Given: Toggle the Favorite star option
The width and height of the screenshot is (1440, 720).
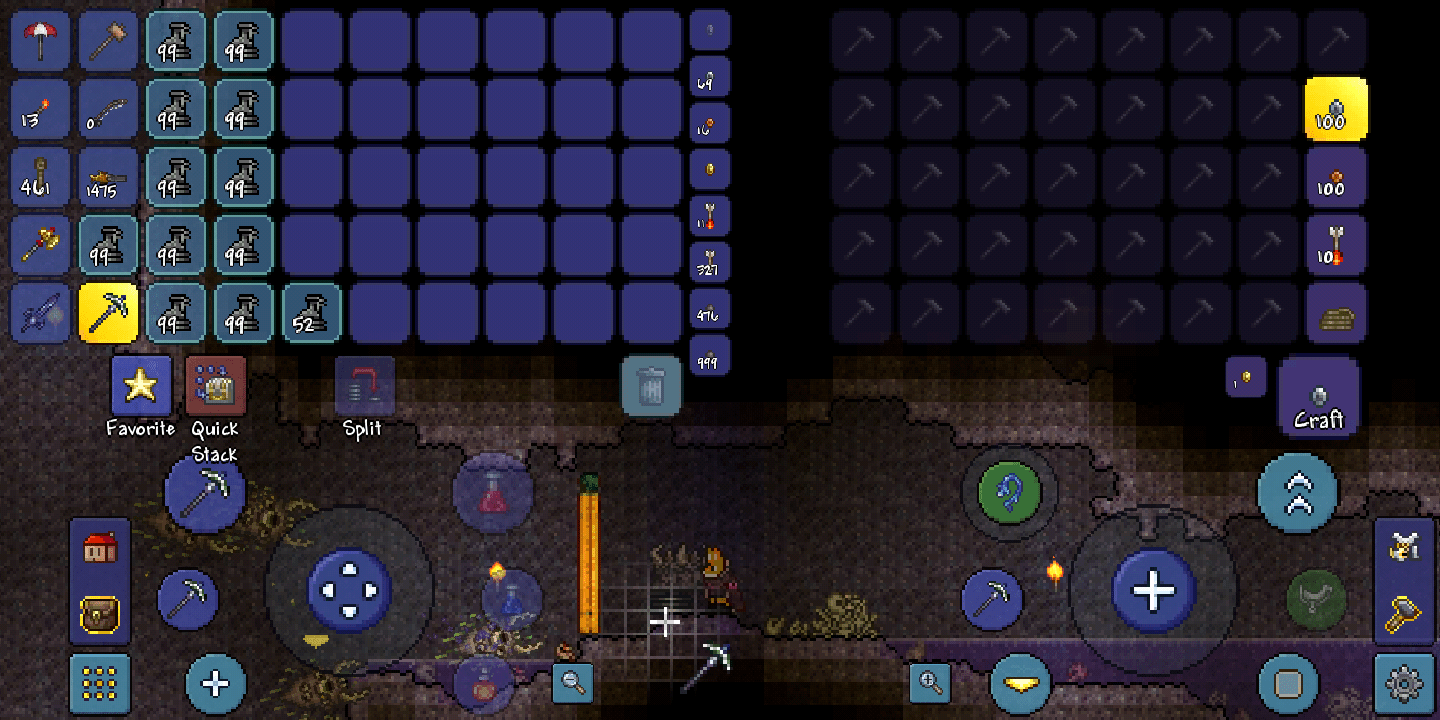Looking at the screenshot, I should coord(140,383).
